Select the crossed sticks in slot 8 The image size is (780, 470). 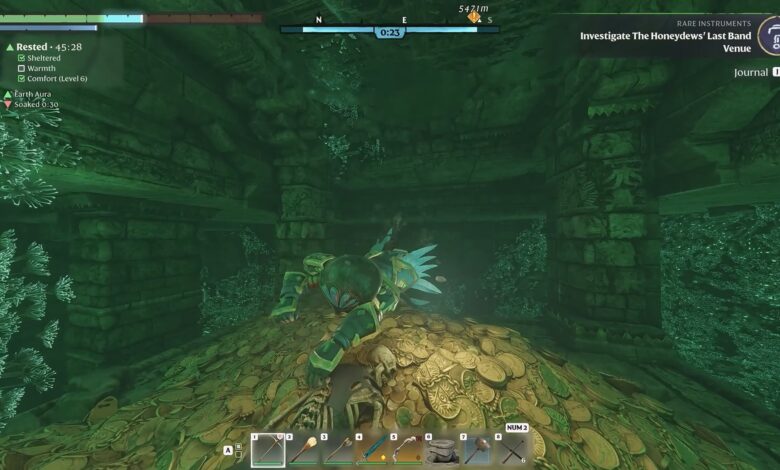tap(511, 450)
